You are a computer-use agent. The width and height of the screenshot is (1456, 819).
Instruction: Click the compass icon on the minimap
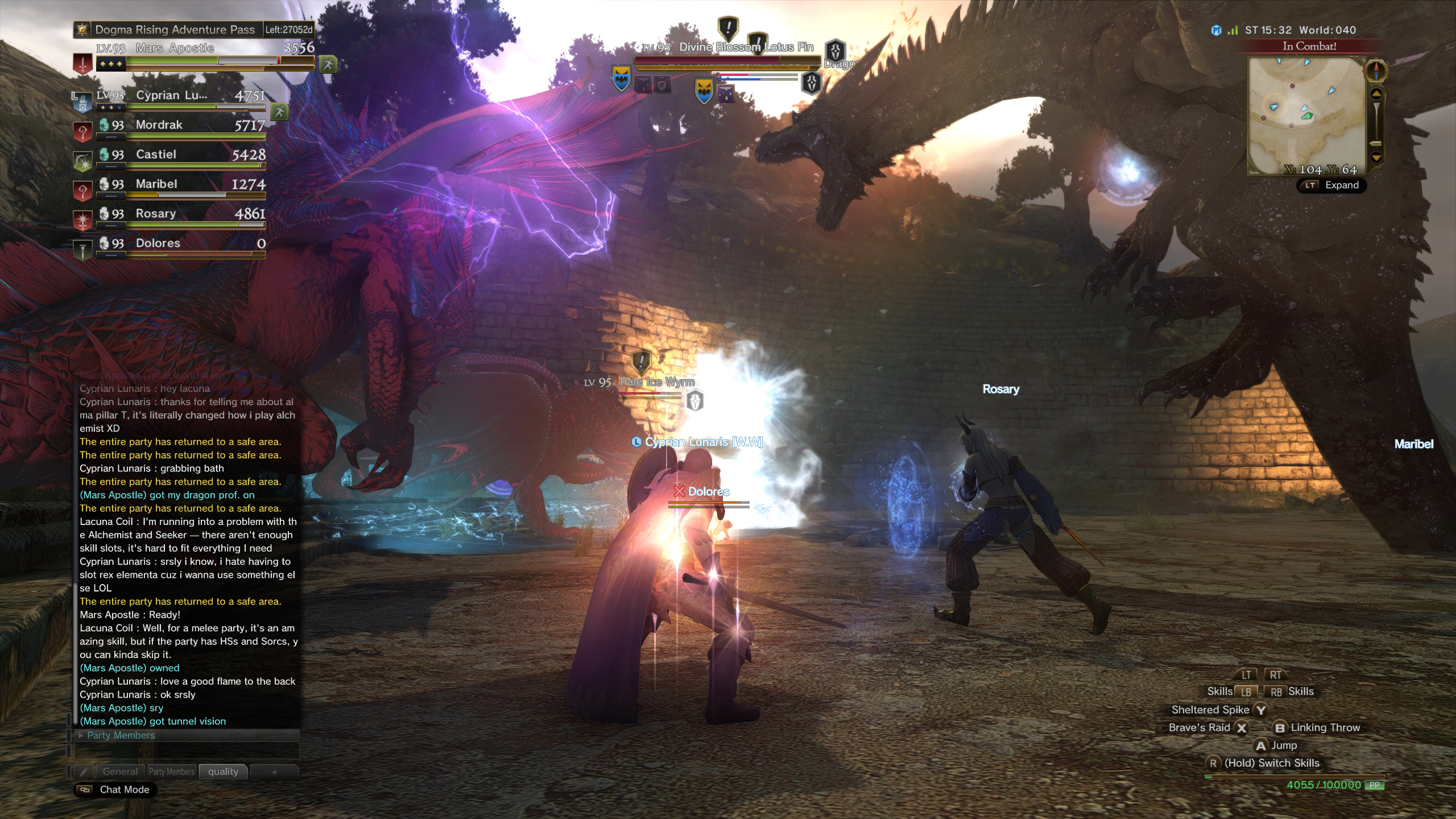point(1376,72)
